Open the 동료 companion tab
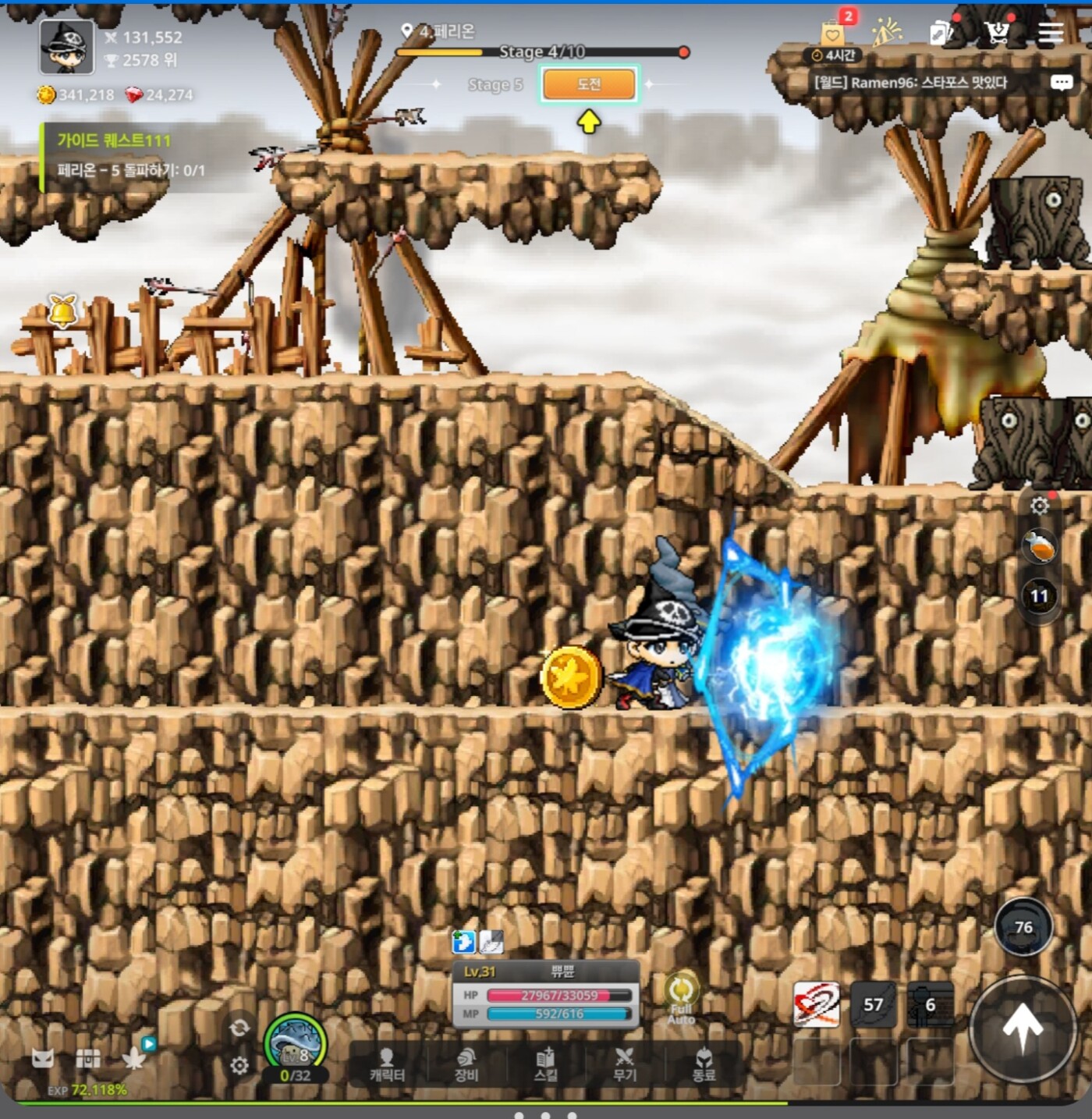 (704, 1064)
